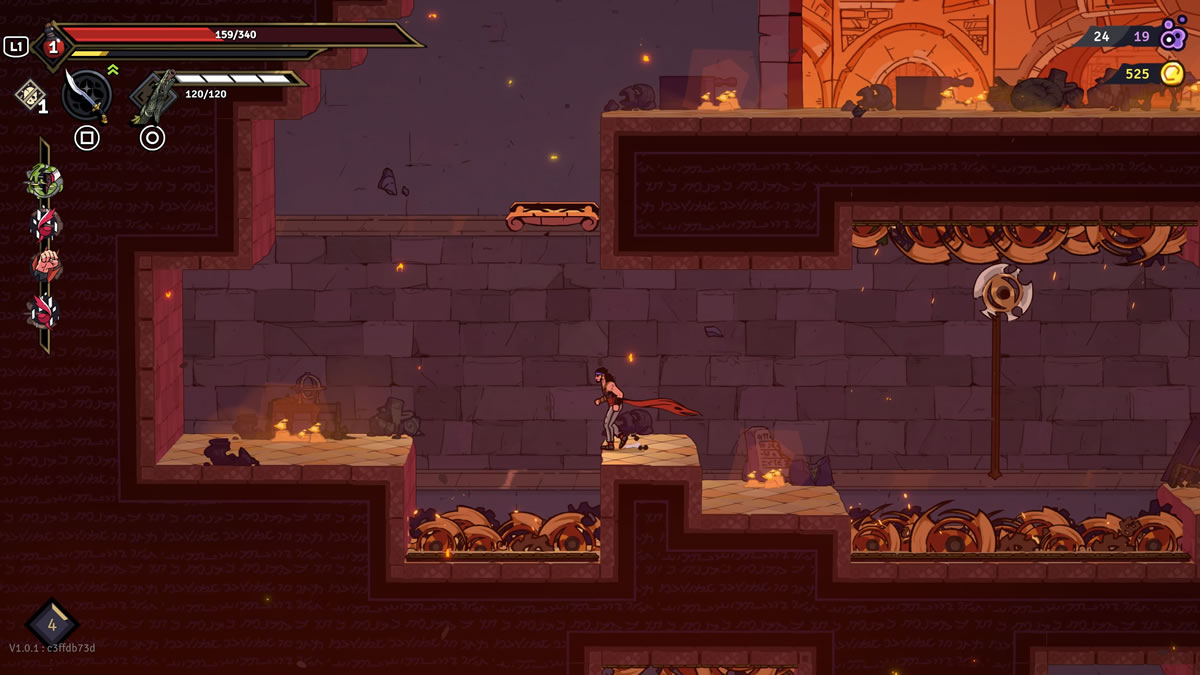
Task: Select the scimitar primary weapon icon
Action: click(x=86, y=94)
